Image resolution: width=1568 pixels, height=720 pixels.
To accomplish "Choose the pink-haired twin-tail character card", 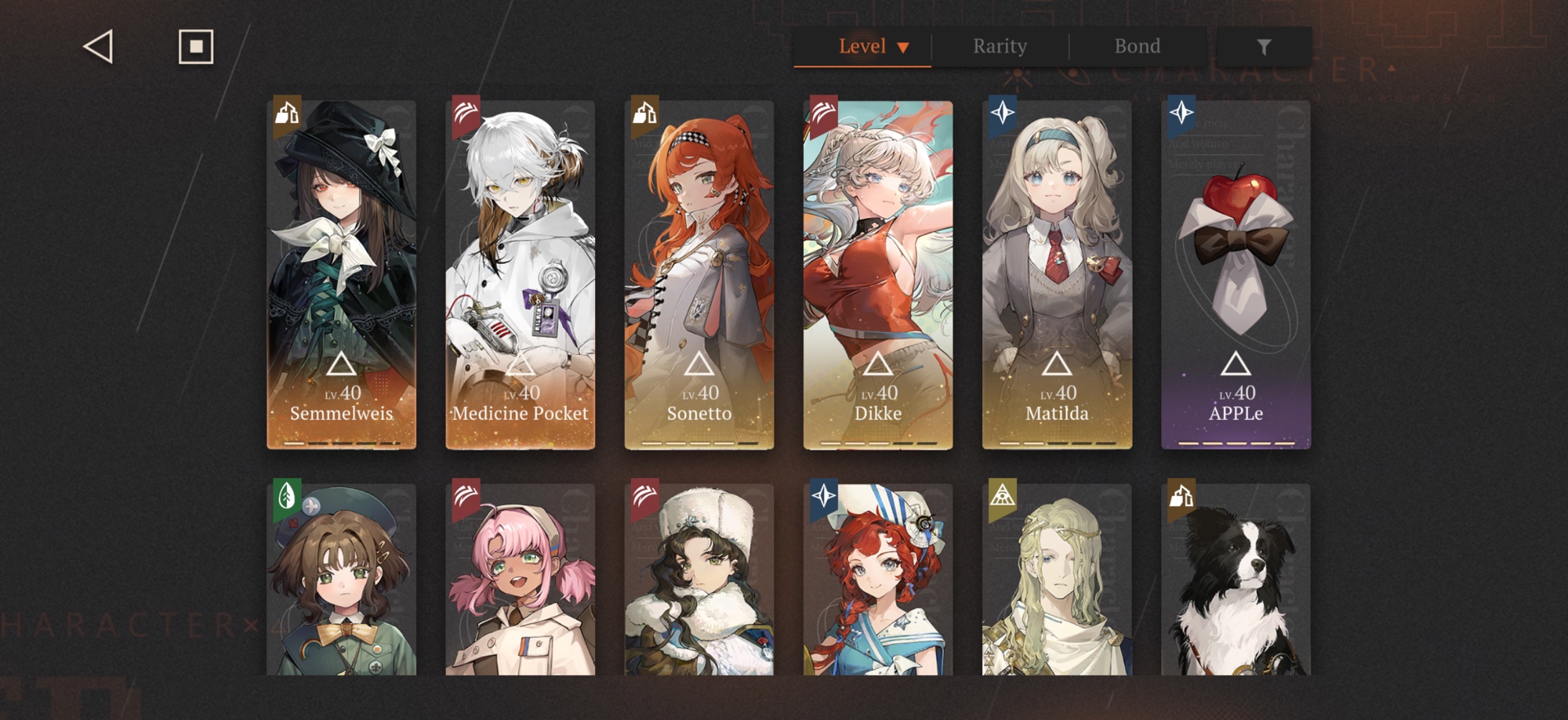I will pyautogui.click(x=521, y=580).
